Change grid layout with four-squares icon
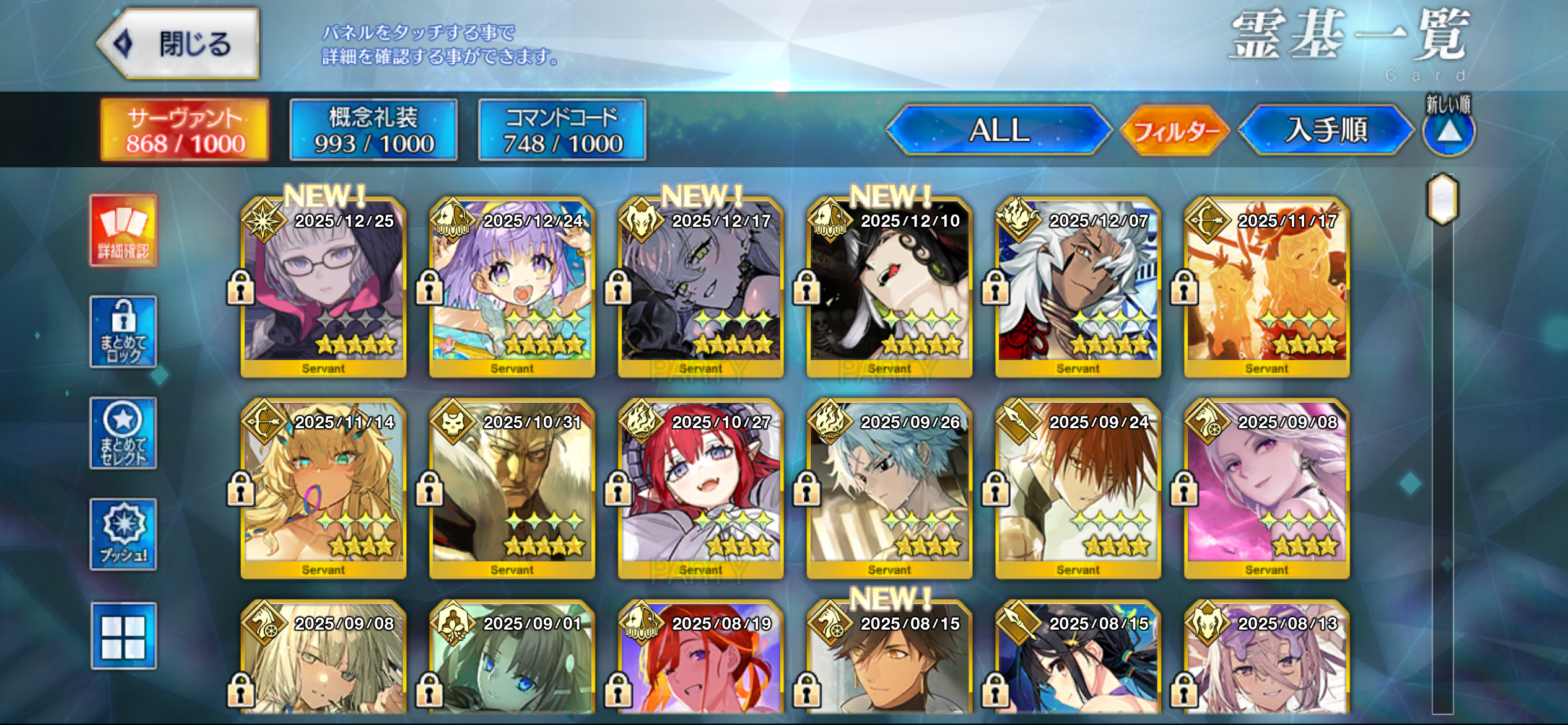 (x=123, y=636)
